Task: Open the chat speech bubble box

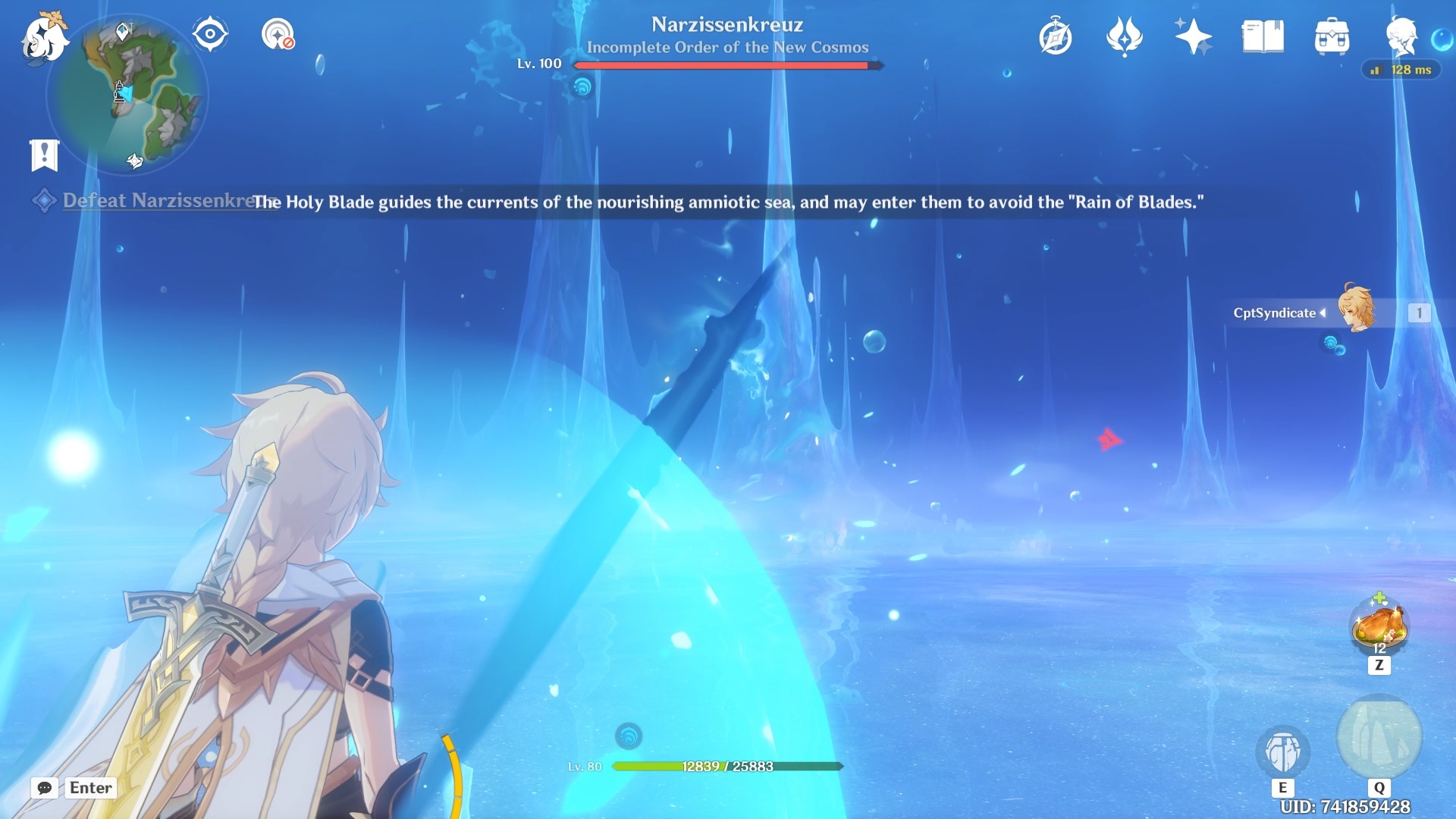Action: click(45, 788)
